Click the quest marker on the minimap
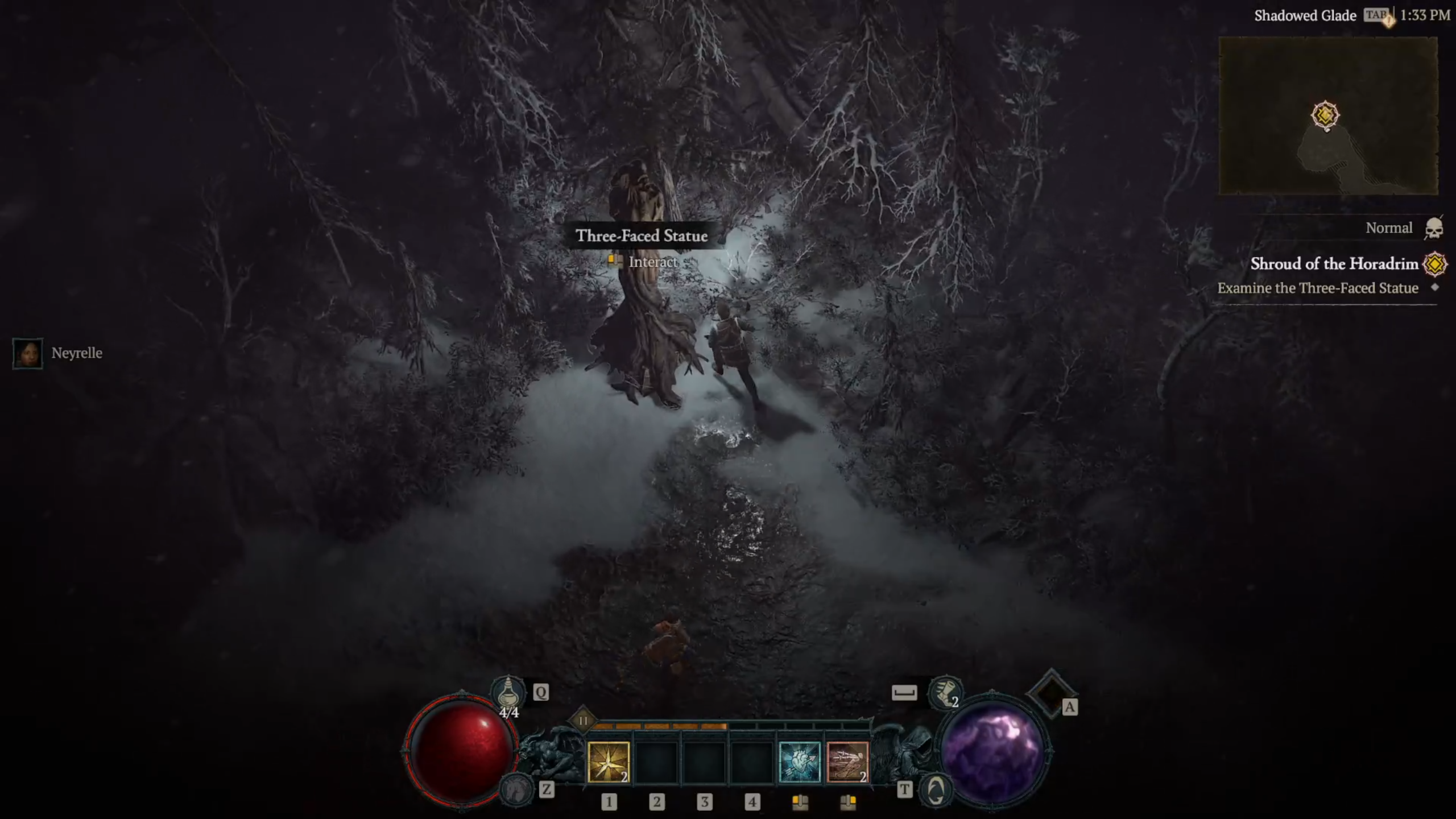1456x819 pixels. [x=1325, y=115]
